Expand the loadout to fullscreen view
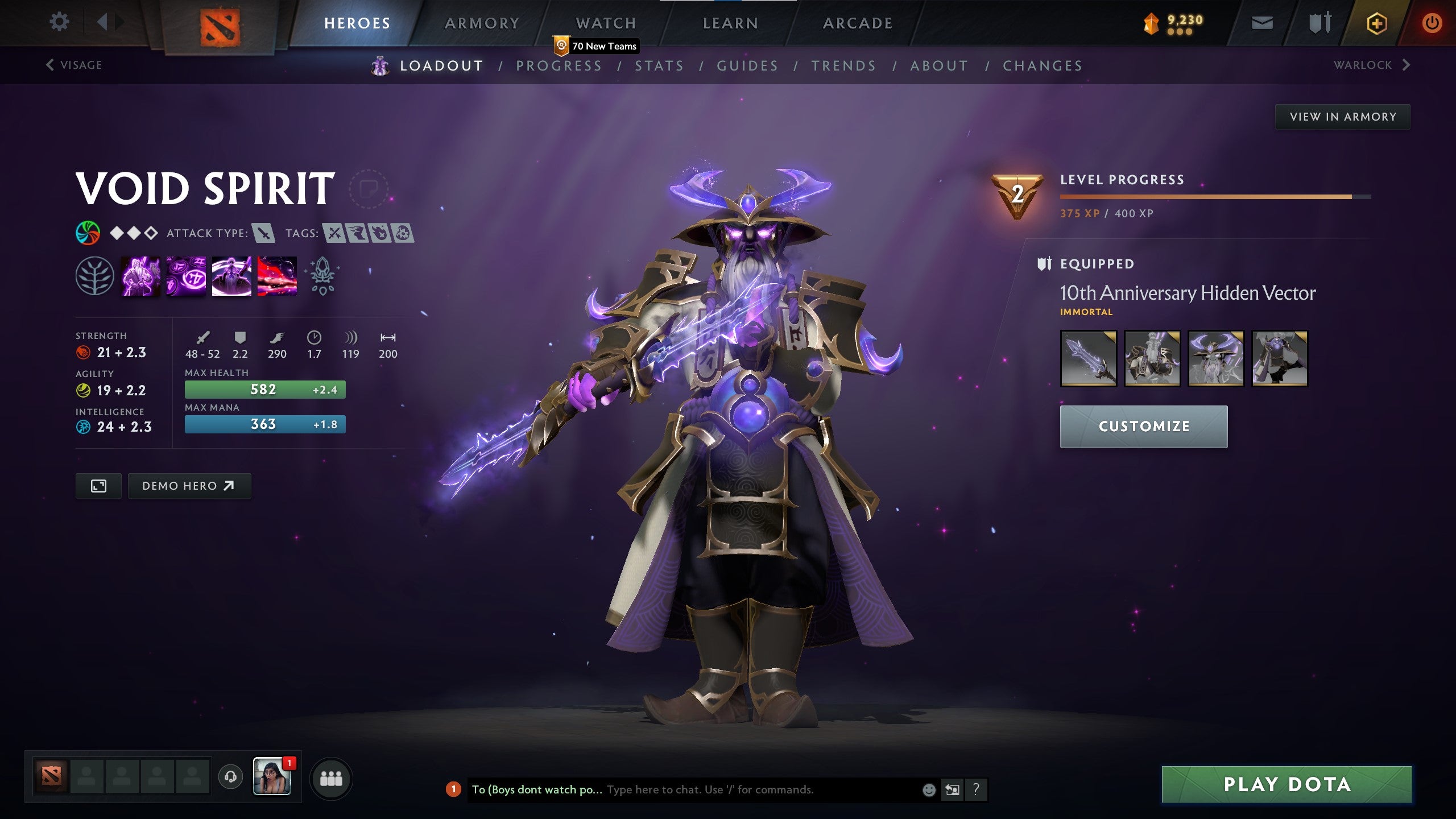The width and height of the screenshot is (1456, 819). [98, 486]
